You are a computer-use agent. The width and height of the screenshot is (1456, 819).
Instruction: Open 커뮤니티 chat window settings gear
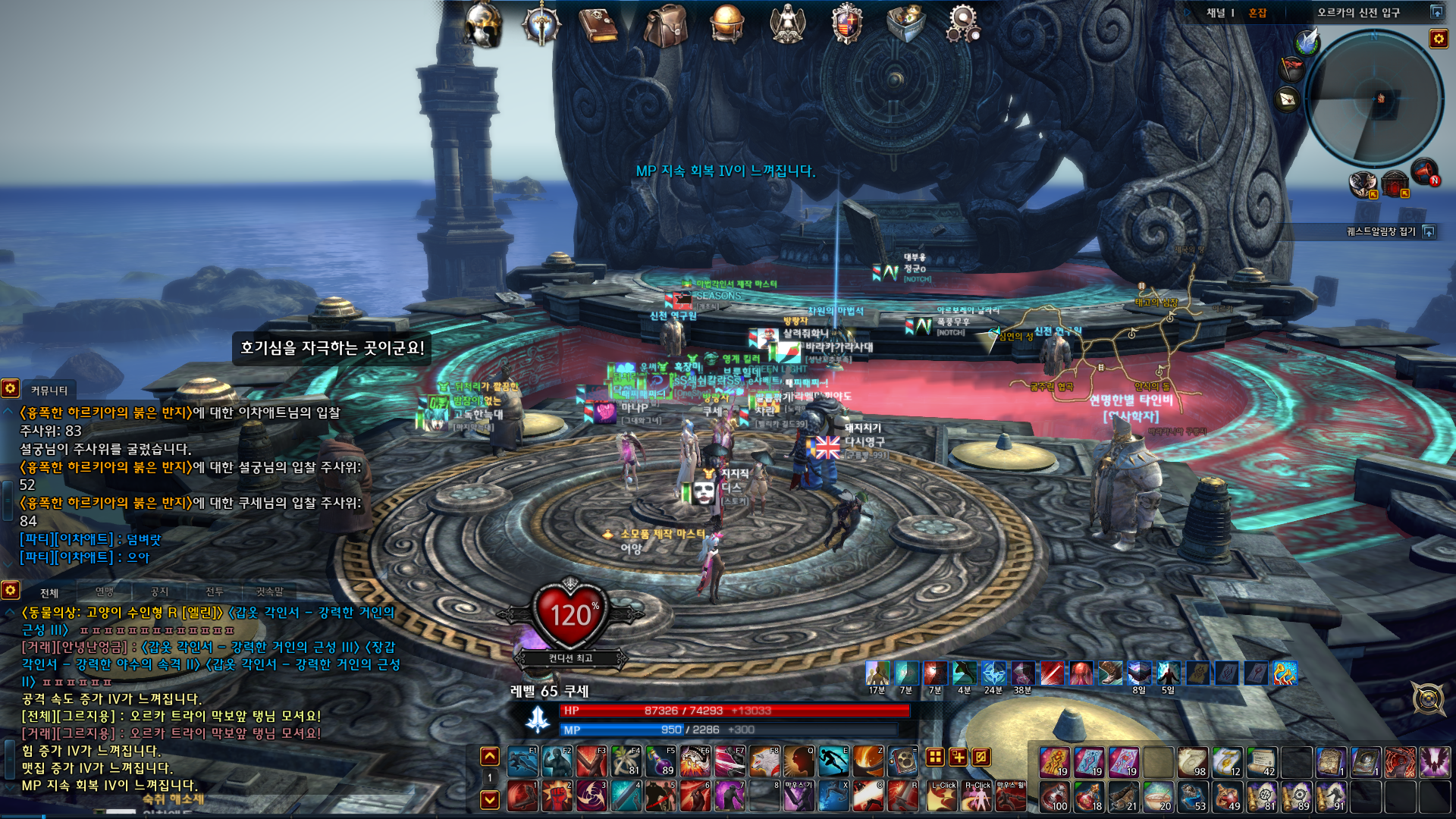point(10,388)
